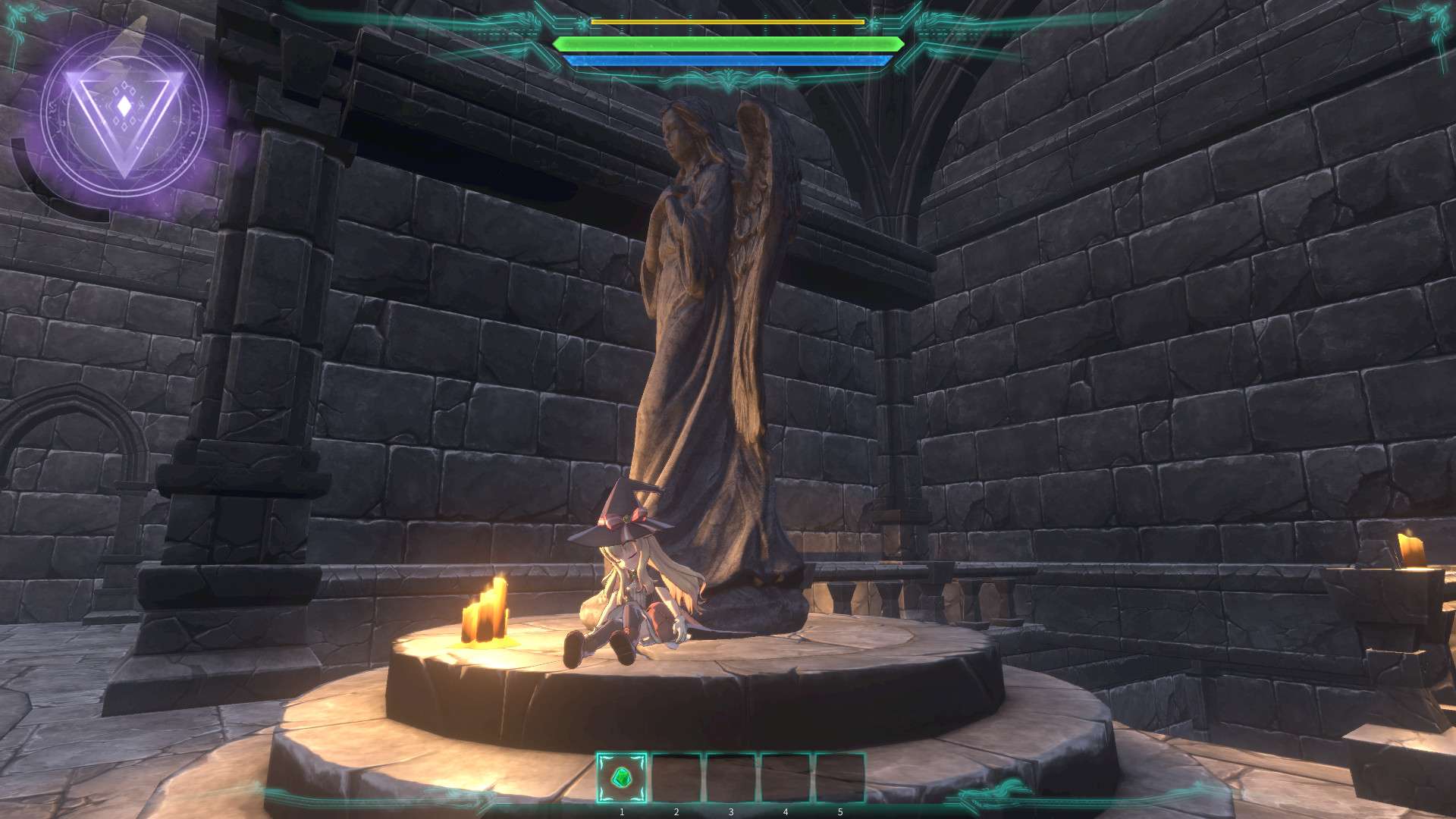The image size is (1456, 819).
Task: Select the green gem hotbar slot
Action: (622, 777)
